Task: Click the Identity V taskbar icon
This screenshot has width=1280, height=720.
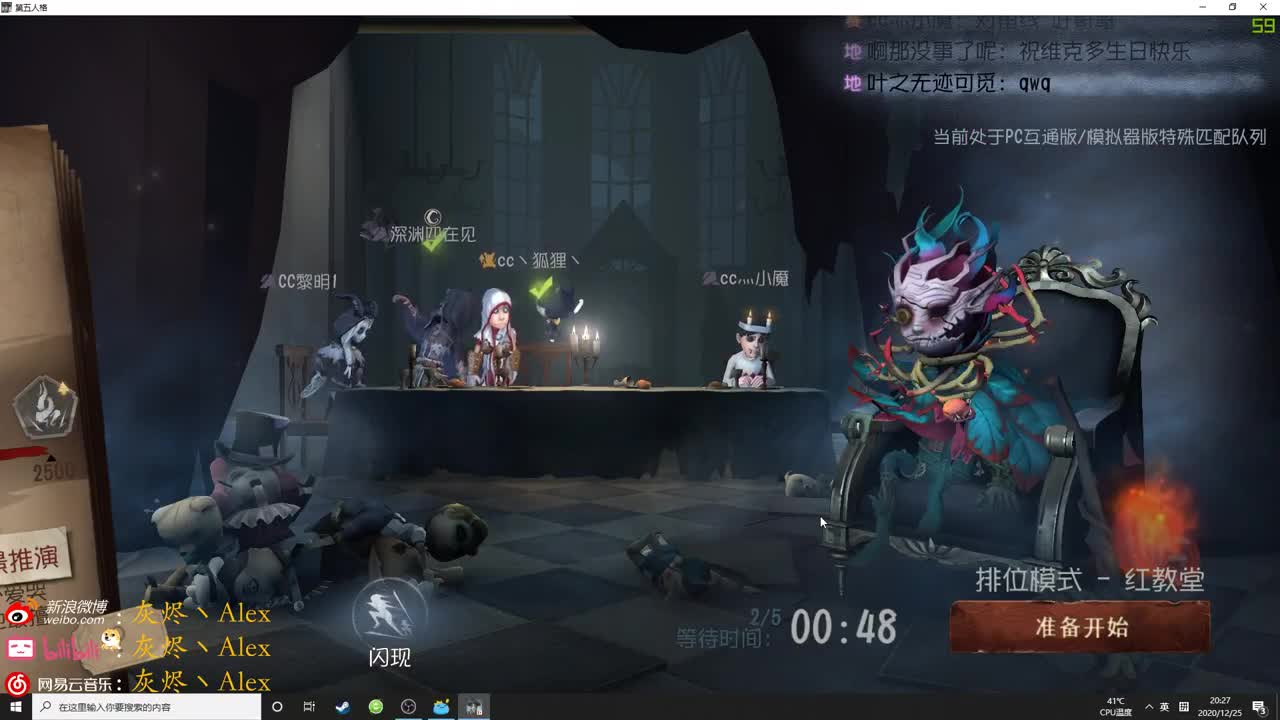Action: point(472,707)
